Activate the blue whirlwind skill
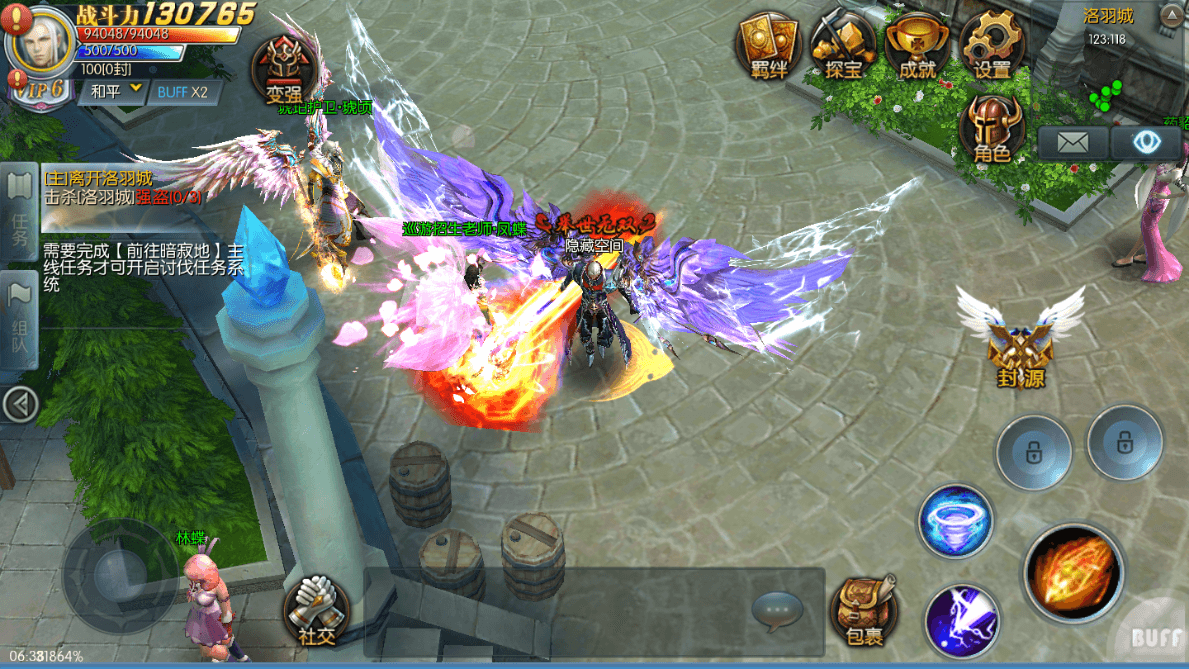 pyautogui.click(x=955, y=520)
